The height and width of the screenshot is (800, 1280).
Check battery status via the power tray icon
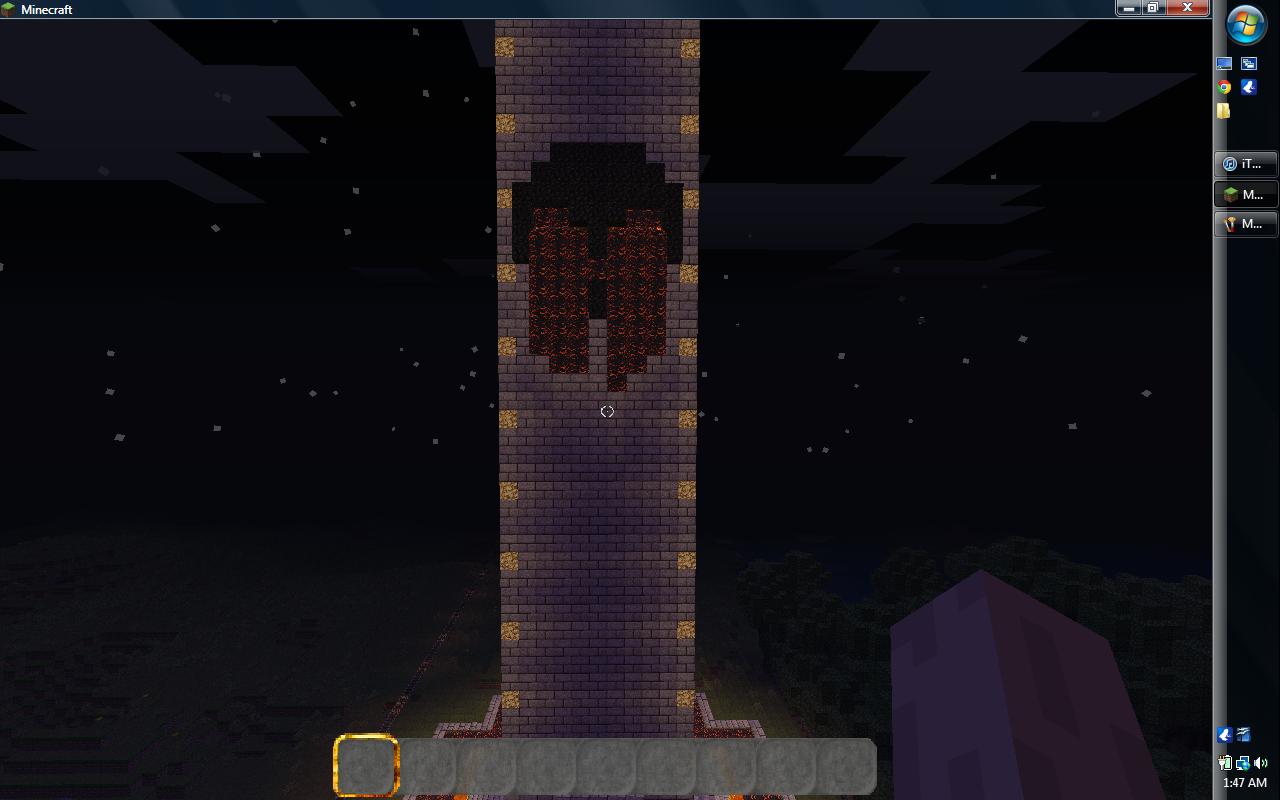[1225, 762]
